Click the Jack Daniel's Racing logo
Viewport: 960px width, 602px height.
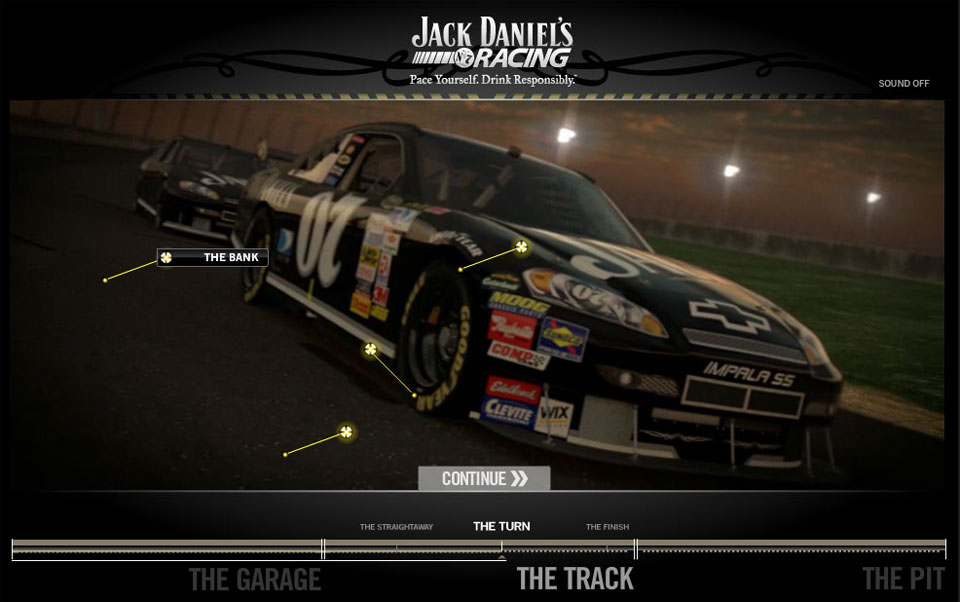coord(492,47)
